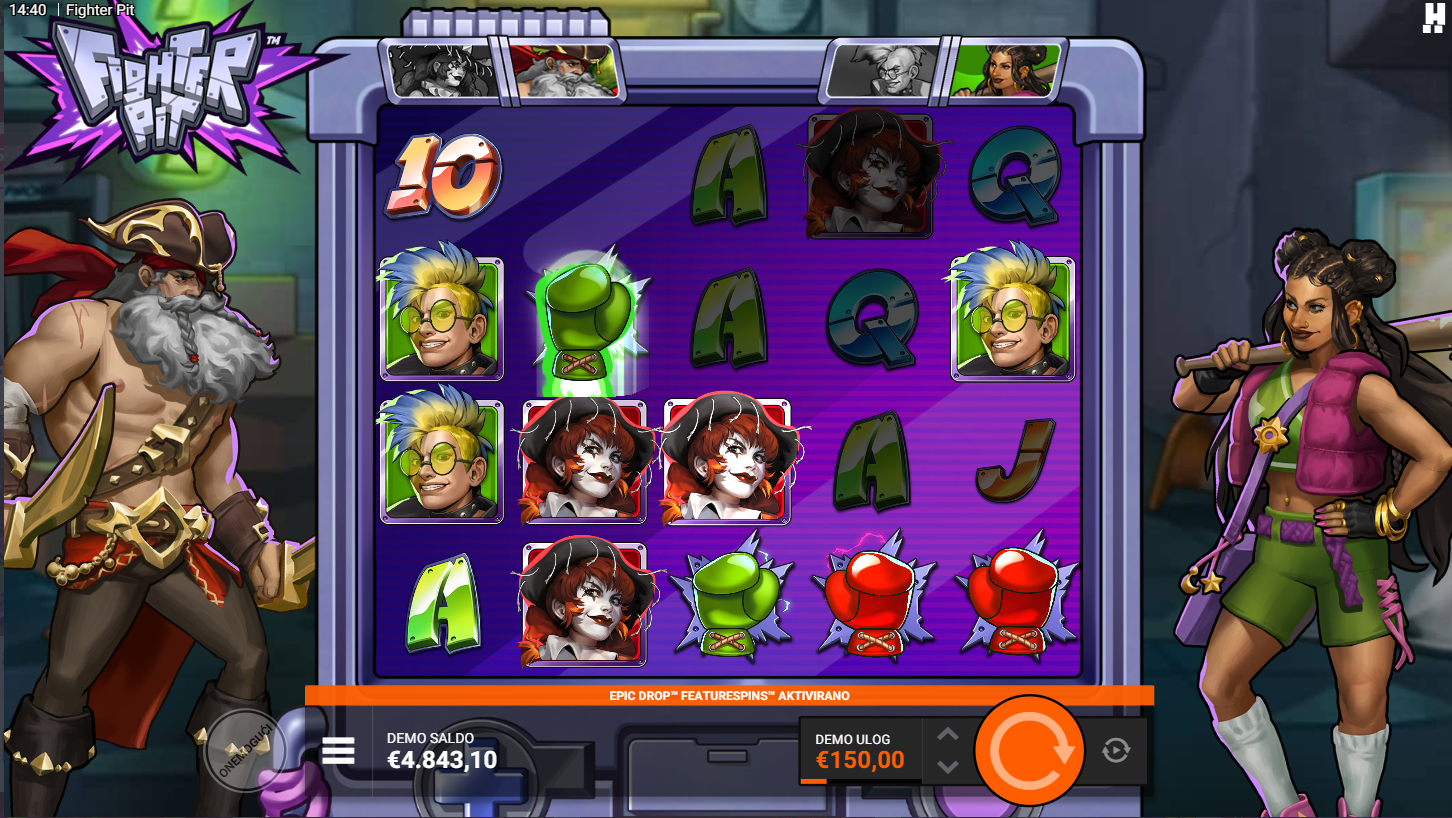The height and width of the screenshot is (818, 1452).
Task: Open the hamburger menu
Action: click(338, 751)
